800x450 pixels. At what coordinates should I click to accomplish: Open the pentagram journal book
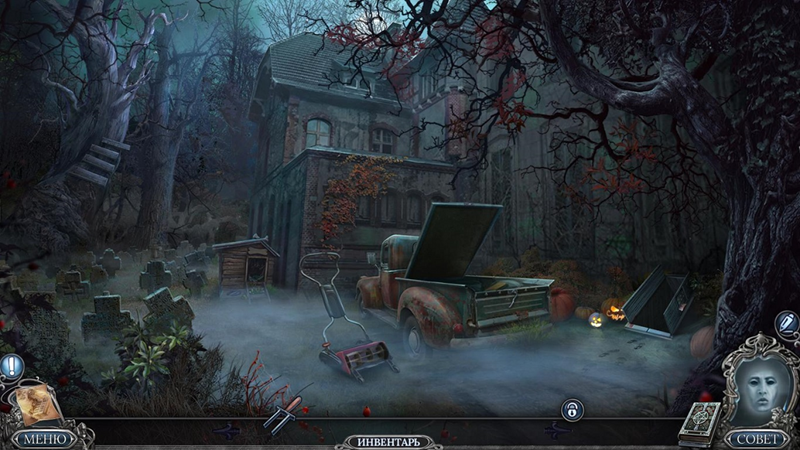[x=696, y=424]
